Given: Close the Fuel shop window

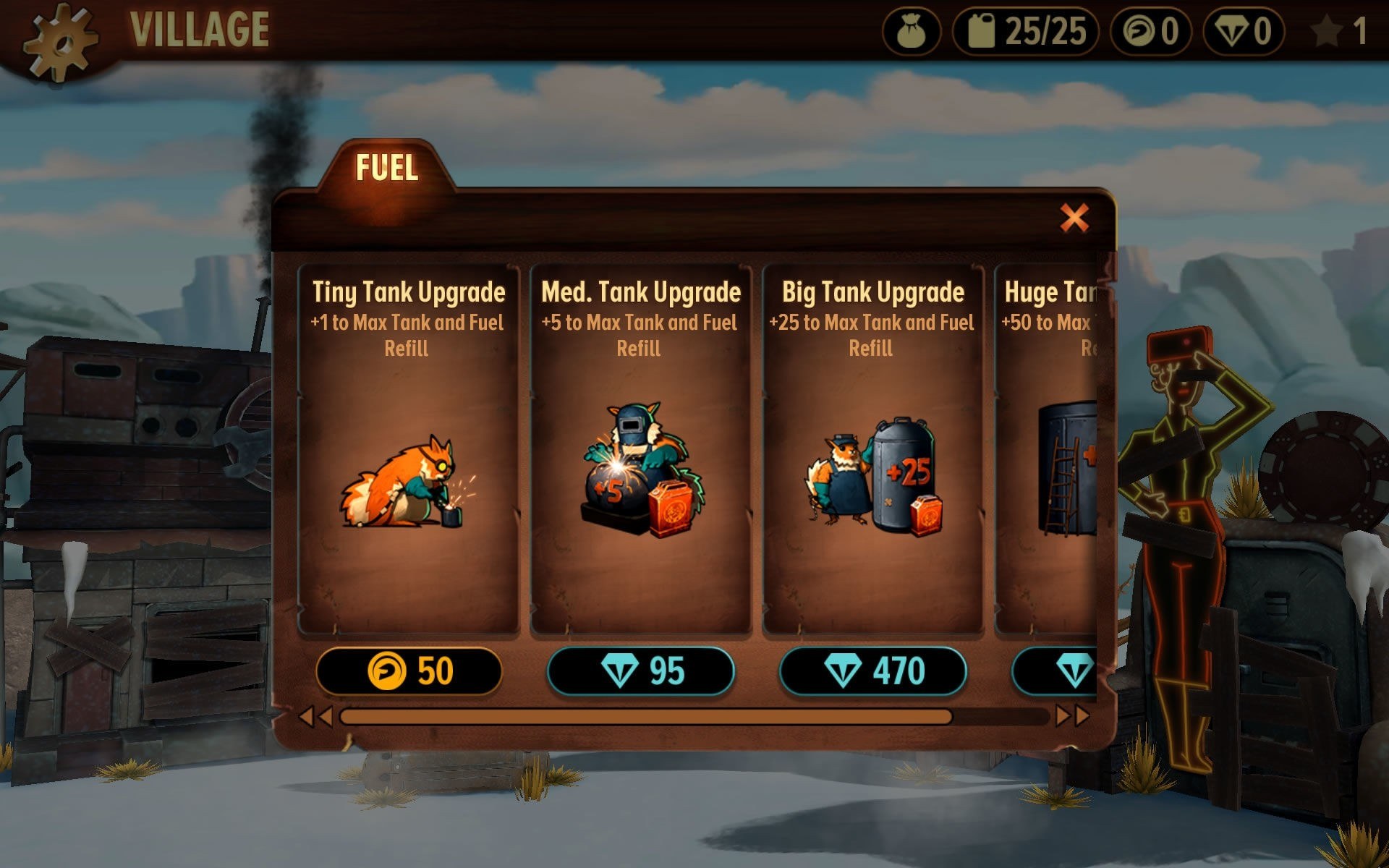Looking at the screenshot, I should coord(1074,217).
